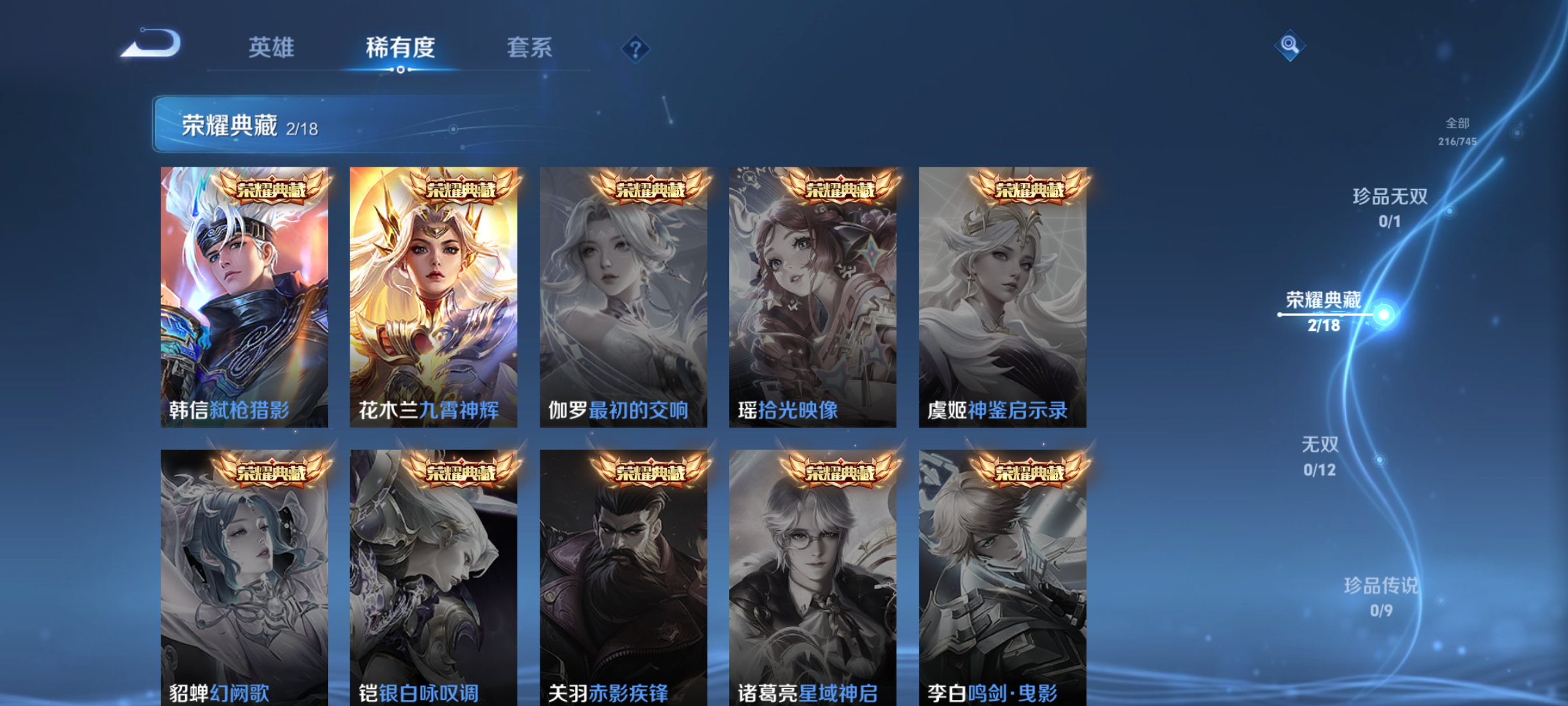Click the progress indicator under 稀有度 tab
The height and width of the screenshot is (706, 1568).
(x=399, y=71)
